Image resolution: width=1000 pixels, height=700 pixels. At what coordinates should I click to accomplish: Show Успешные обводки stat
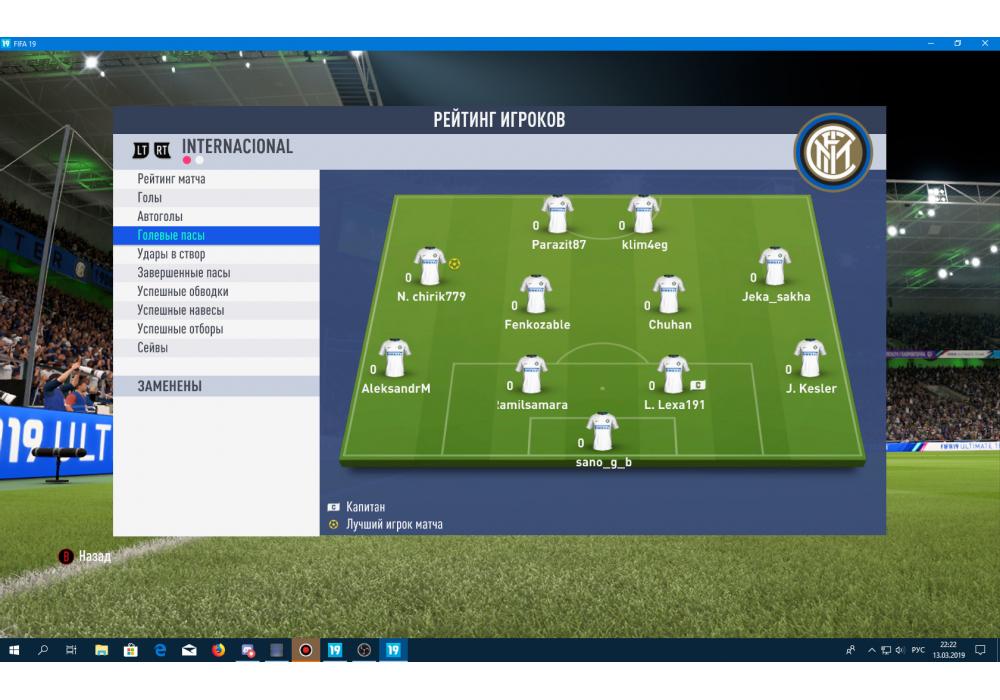tap(182, 292)
